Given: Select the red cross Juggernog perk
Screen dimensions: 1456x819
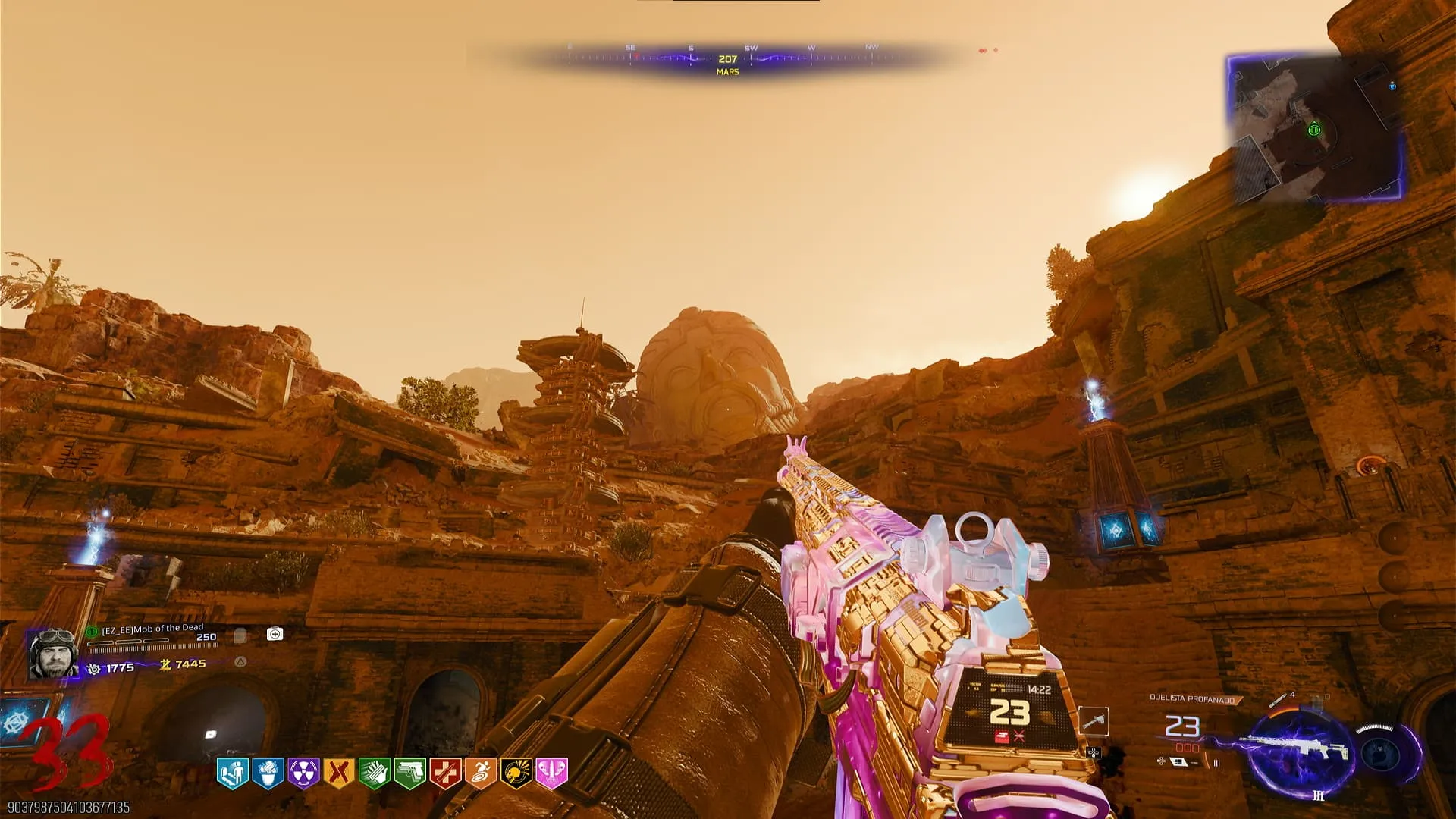Looking at the screenshot, I should (x=445, y=773).
